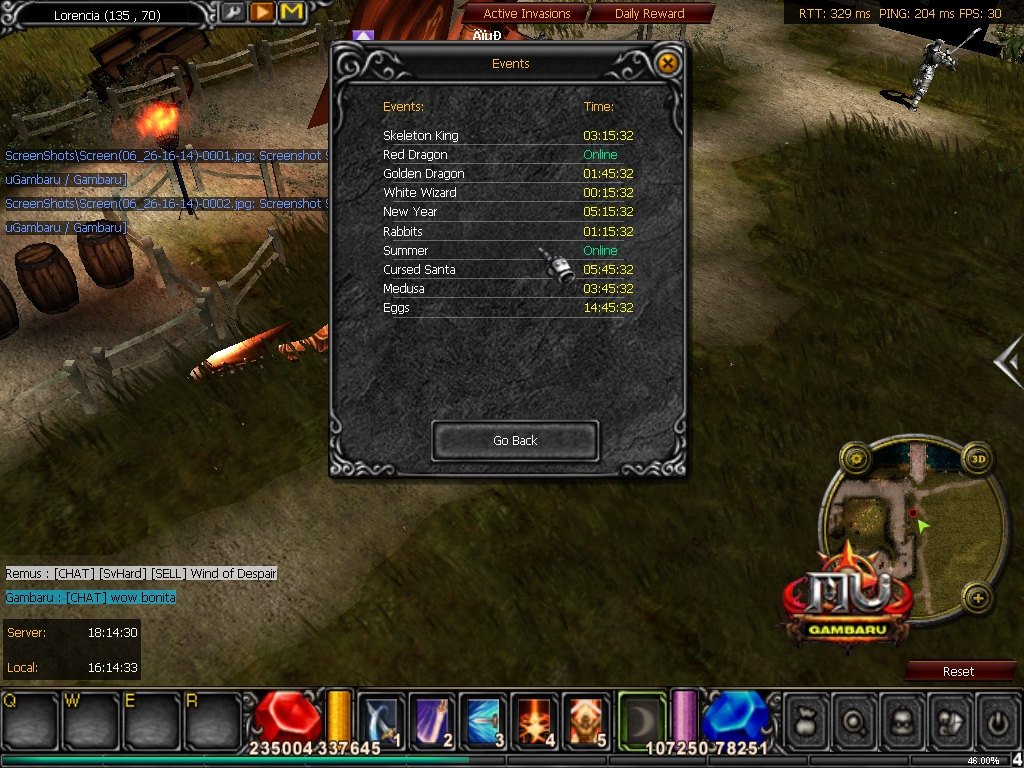The image size is (1024, 768).
Task: Activate skill in hotbar slot 1
Action: (x=380, y=718)
